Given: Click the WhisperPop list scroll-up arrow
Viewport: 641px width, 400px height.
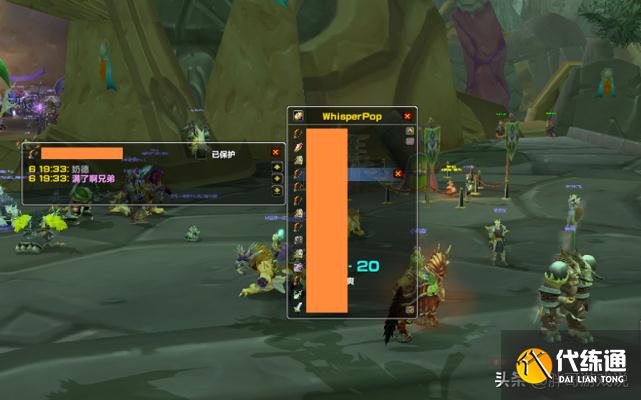Looking at the screenshot, I should pos(409,131).
